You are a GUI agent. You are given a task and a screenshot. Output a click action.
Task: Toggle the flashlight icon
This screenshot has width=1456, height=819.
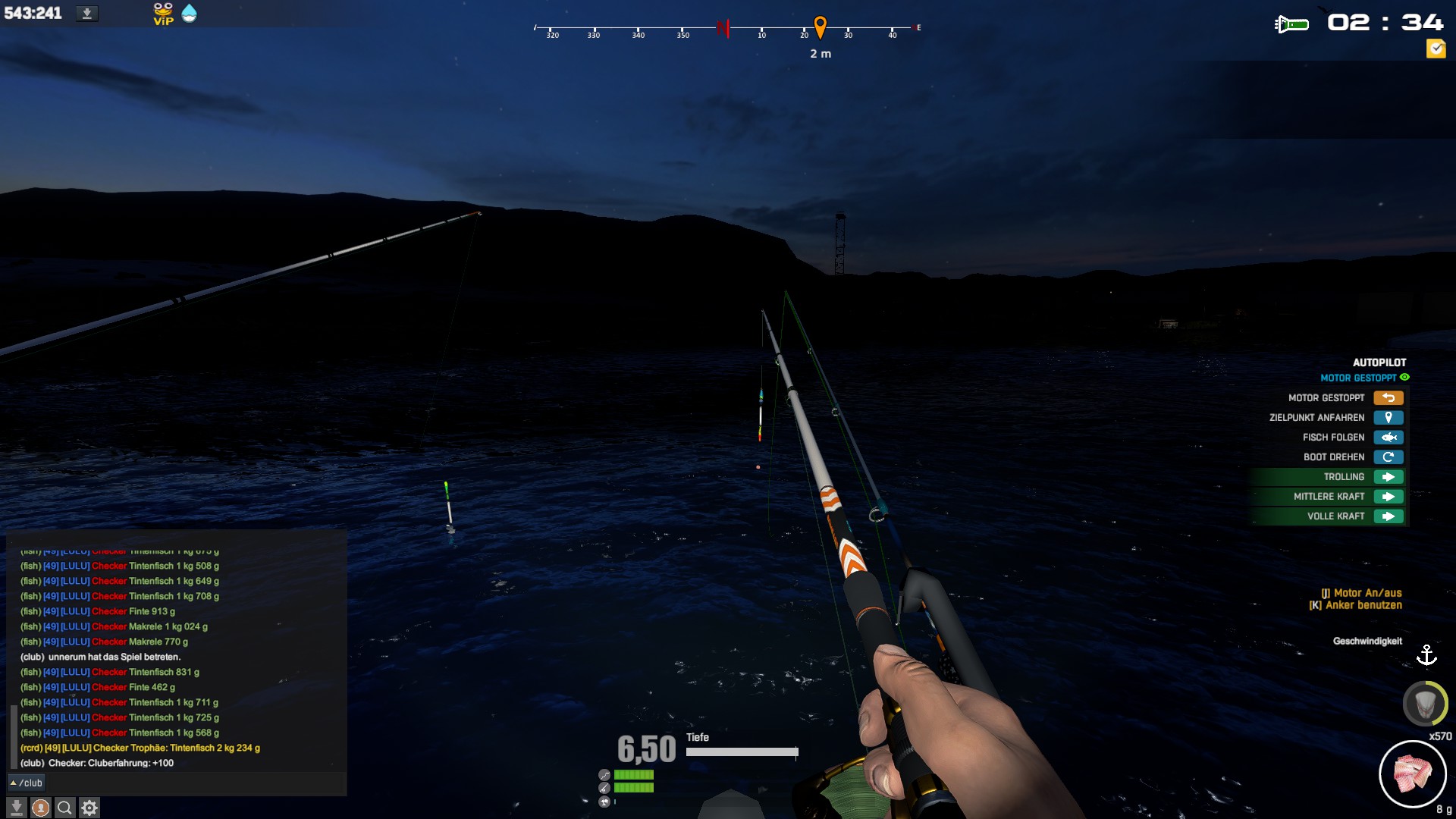coord(1291,25)
